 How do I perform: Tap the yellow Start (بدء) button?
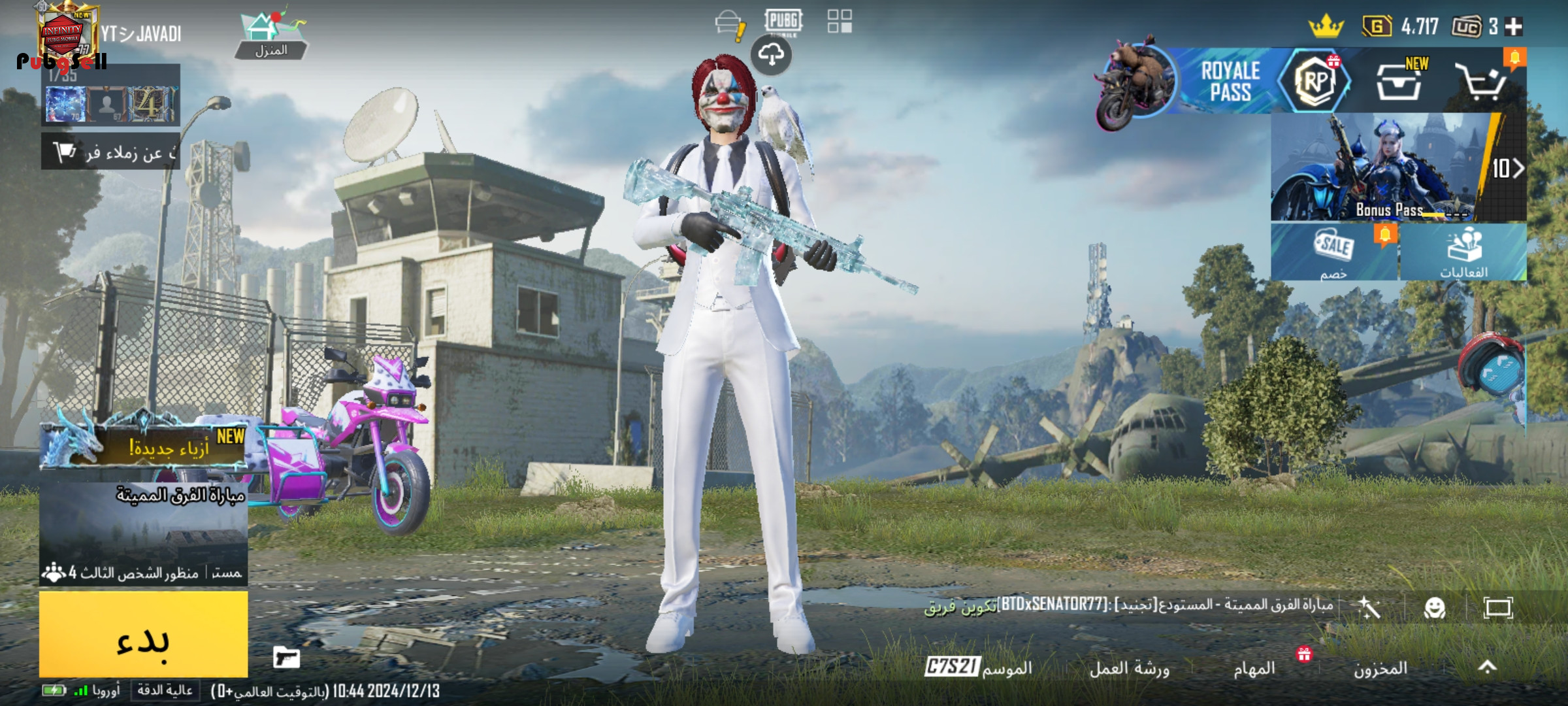click(144, 634)
